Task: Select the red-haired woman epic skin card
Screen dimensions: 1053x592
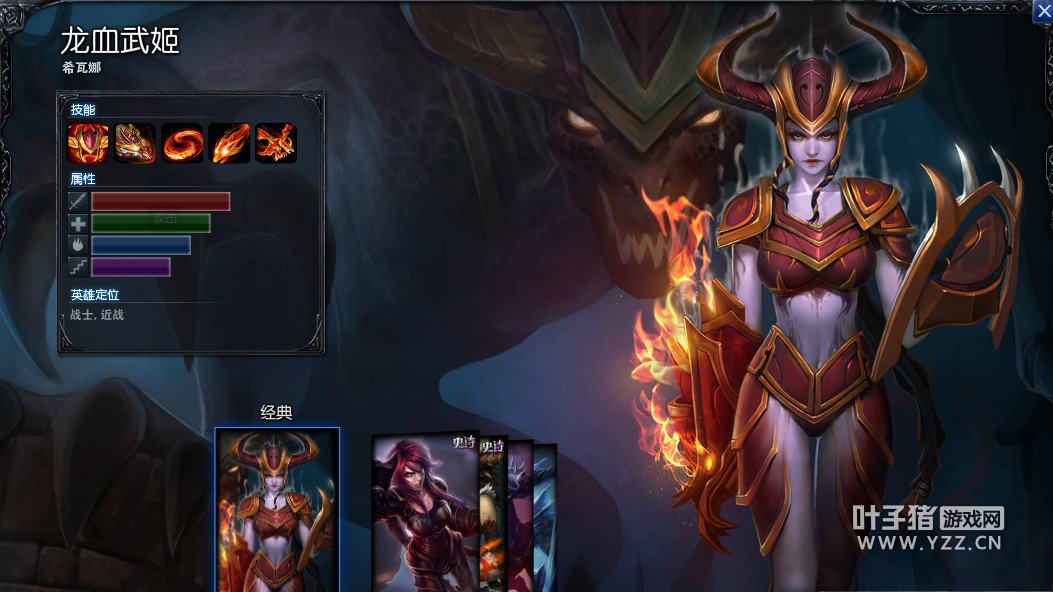Action: pyautogui.click(x=423, y=515)
